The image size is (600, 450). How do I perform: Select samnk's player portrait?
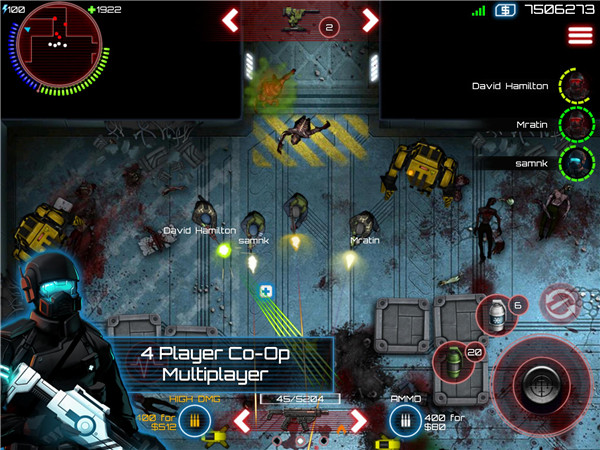[575, 161]
